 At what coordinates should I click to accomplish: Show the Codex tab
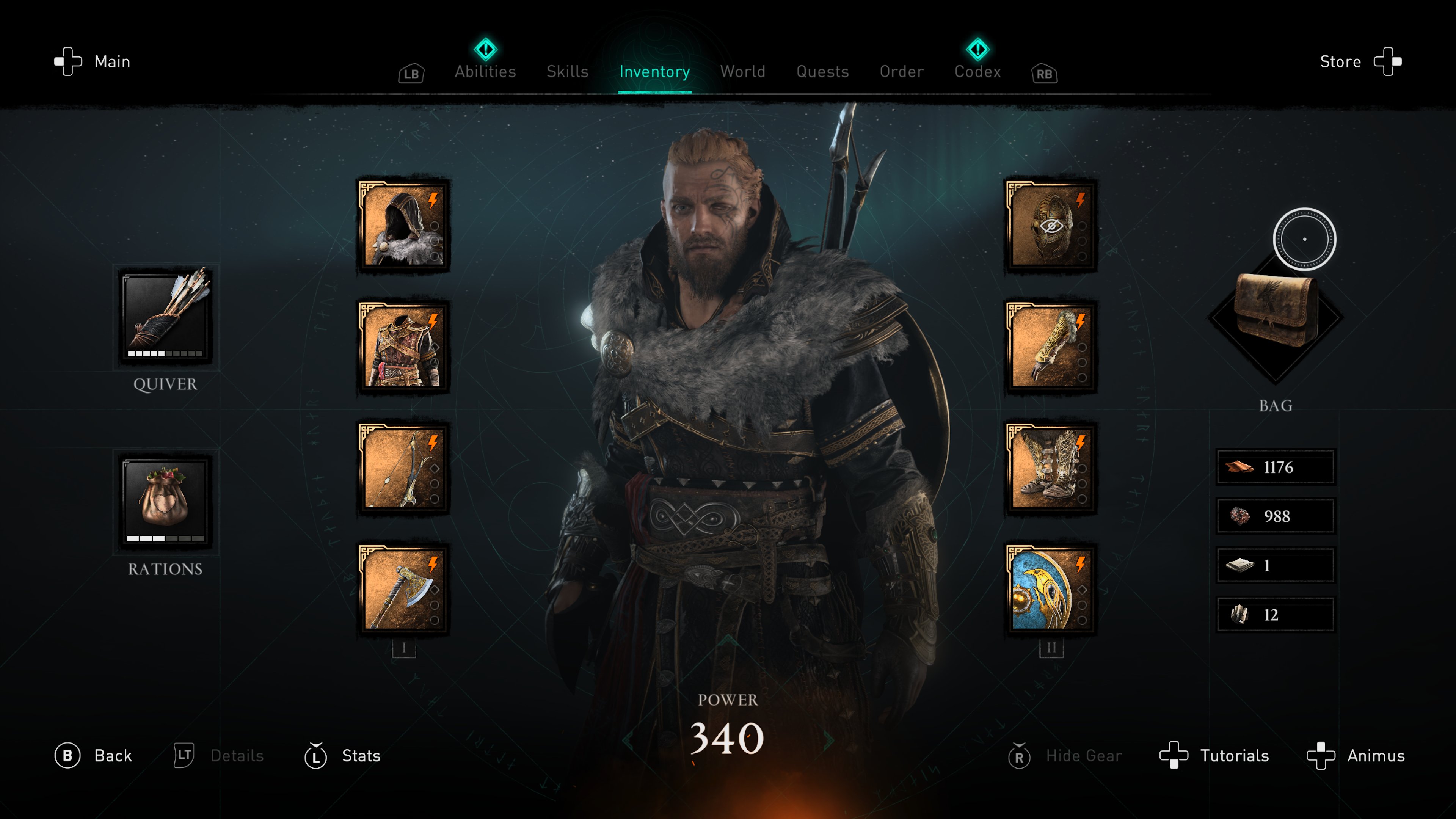[977, 71]
